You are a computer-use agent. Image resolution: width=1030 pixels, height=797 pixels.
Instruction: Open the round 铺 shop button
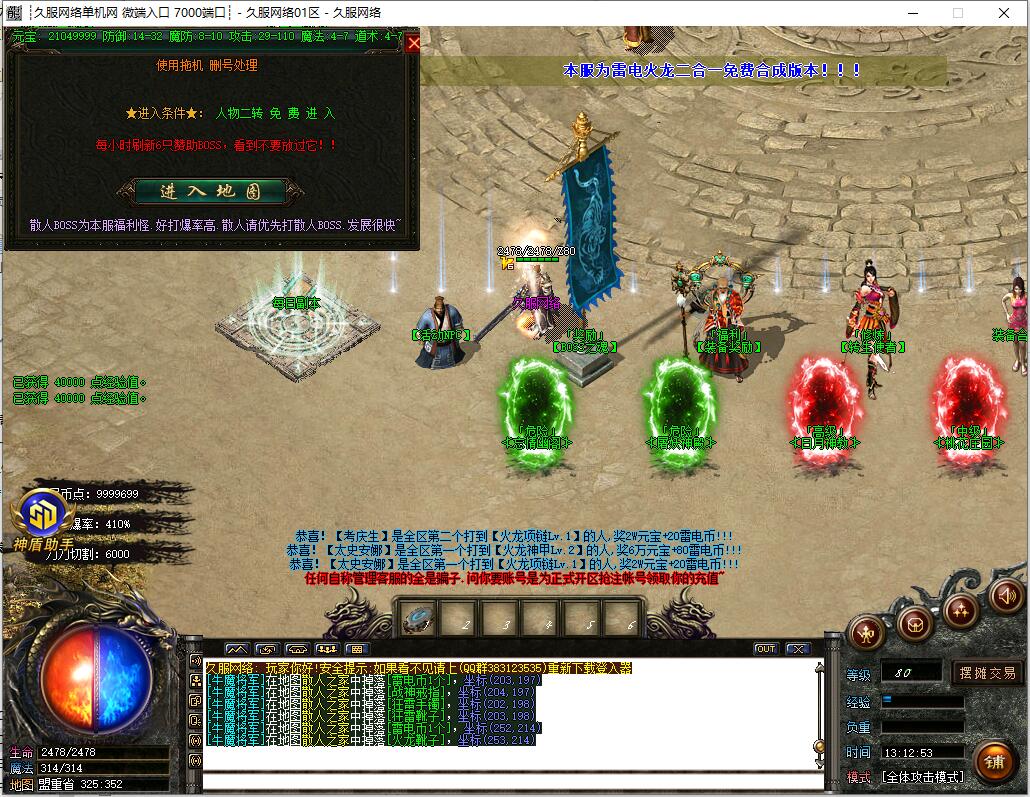tap(993, 761)
